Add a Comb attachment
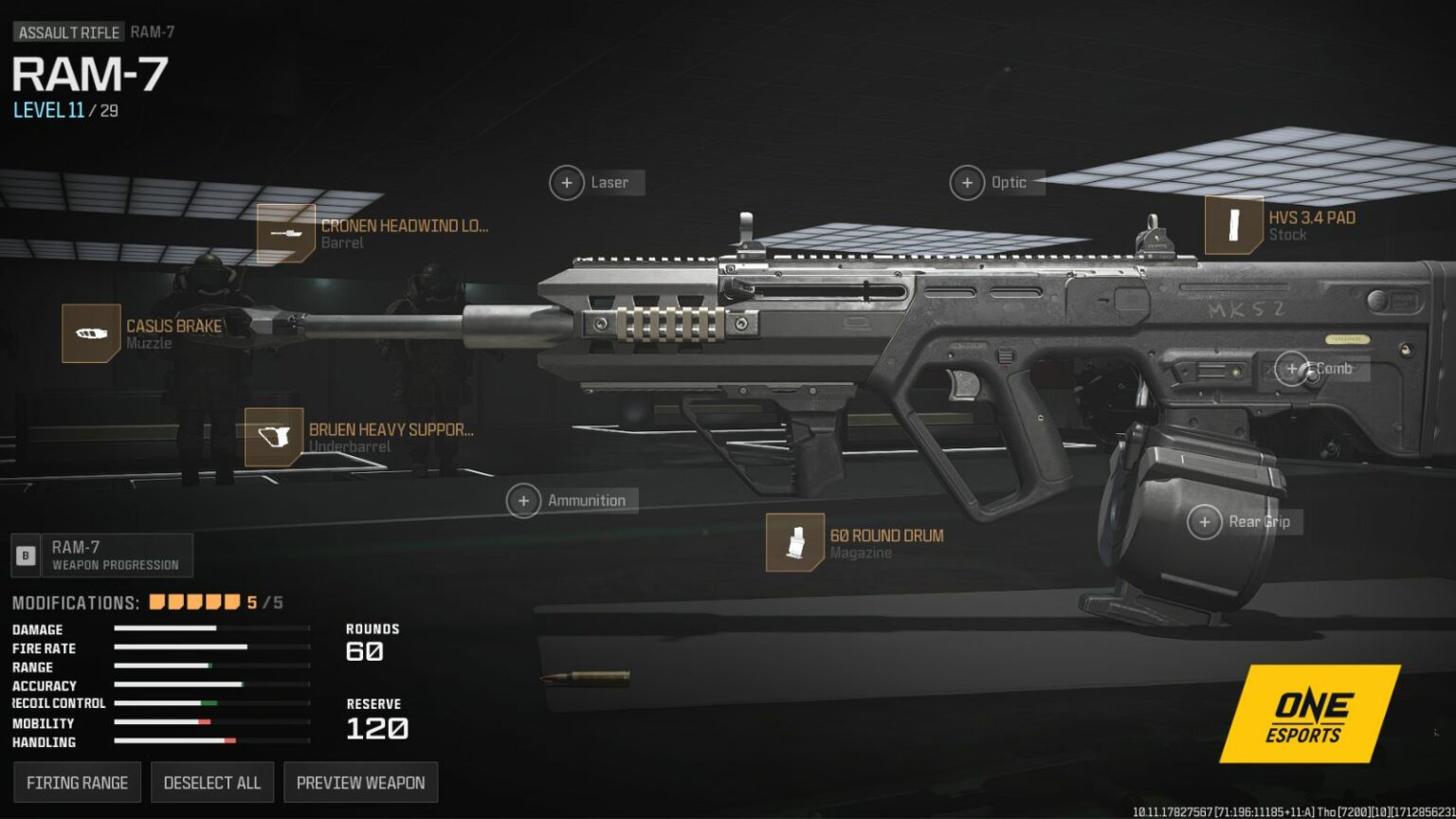This screenshot has width=1456, height=819. click(1292, 369)
